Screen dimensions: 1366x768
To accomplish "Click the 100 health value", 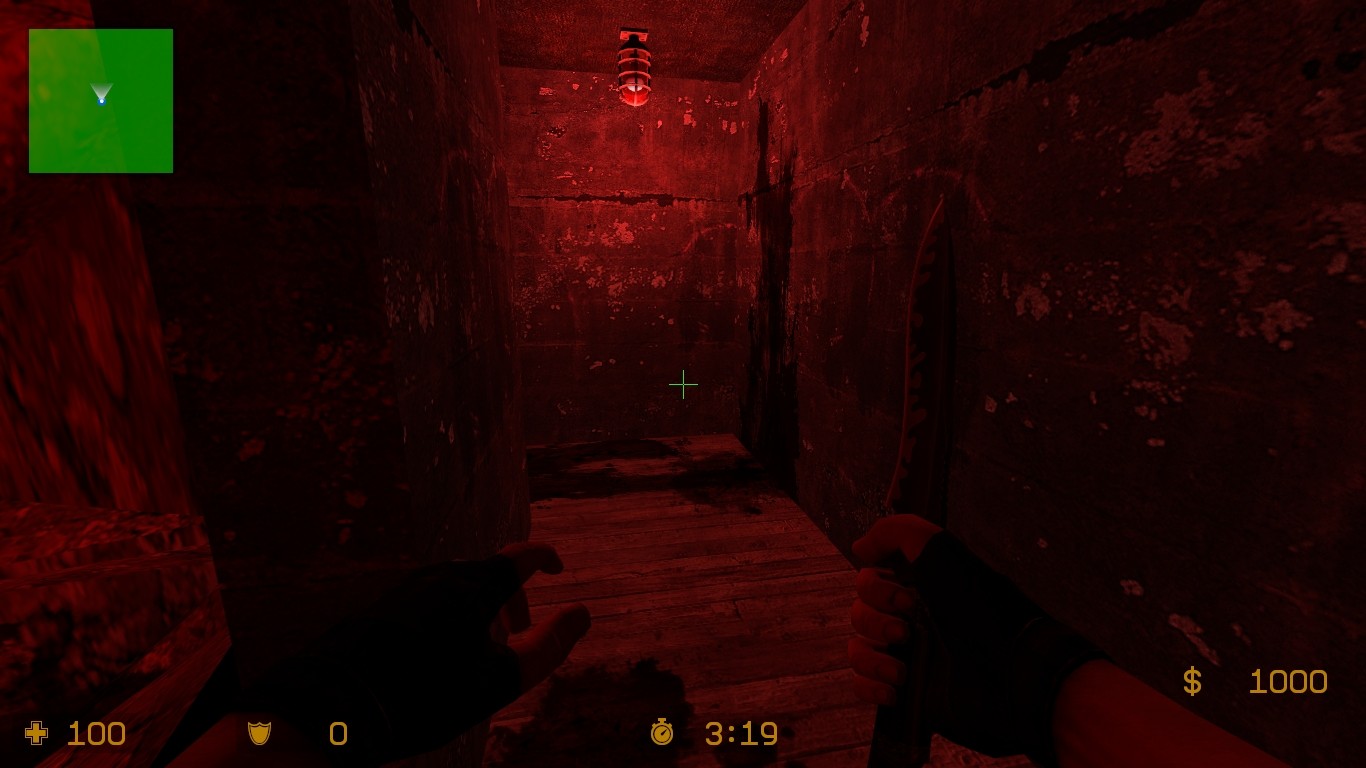I will click(x=98, y=734).
